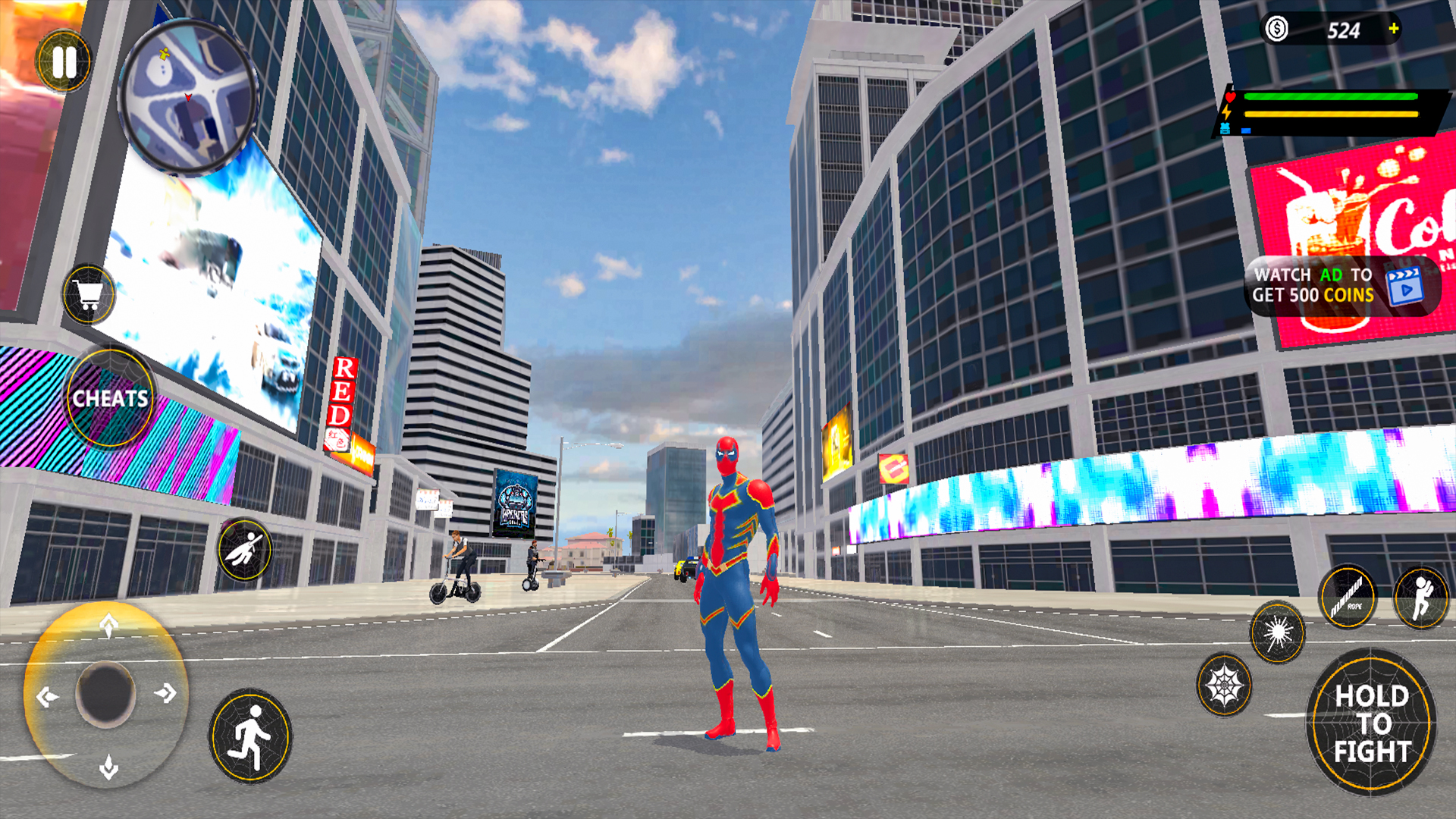This screenshot has width=1456, height=819.
Task: Open the shop cart icon
Action: 89,296
